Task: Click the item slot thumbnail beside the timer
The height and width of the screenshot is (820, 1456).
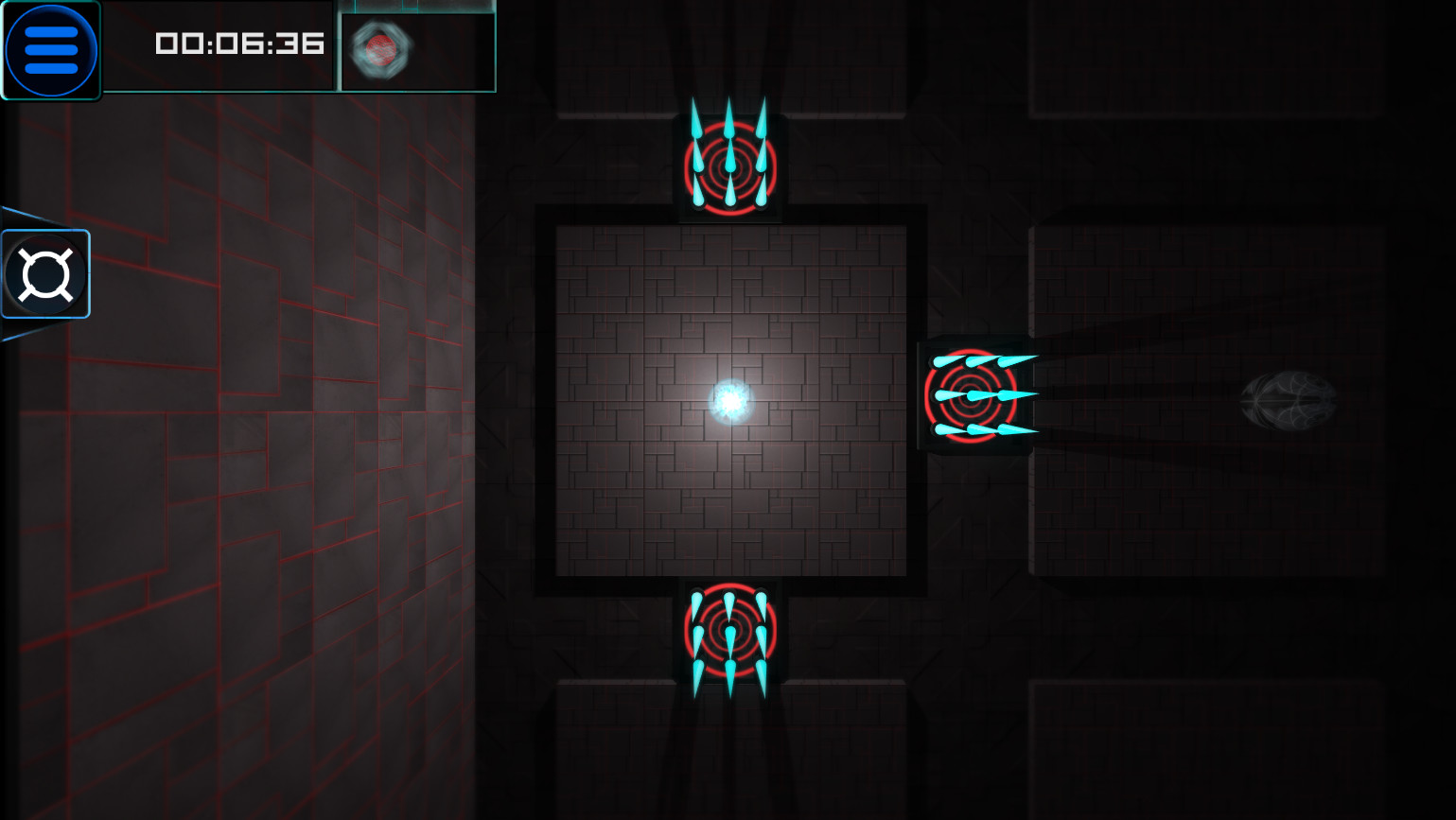Action: pos(416,47)
